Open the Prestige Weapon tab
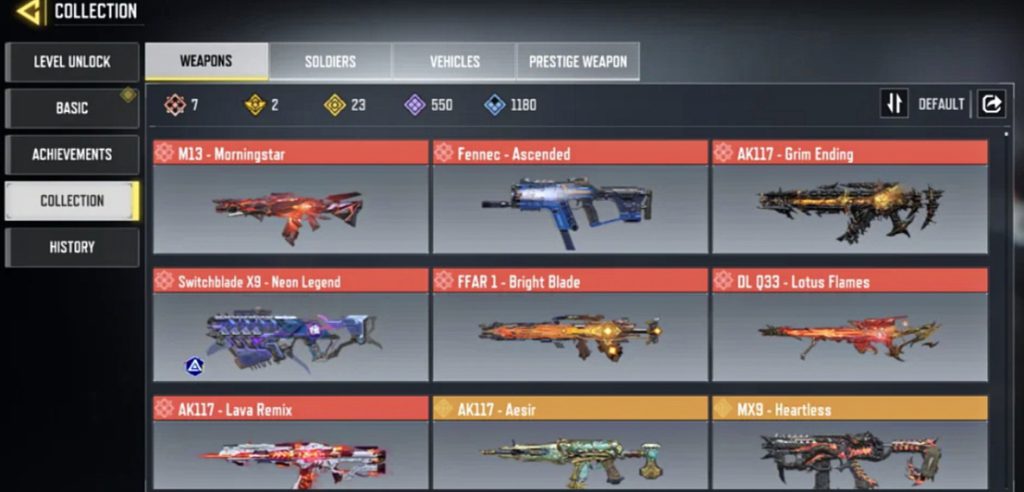 tap(578, 62)
